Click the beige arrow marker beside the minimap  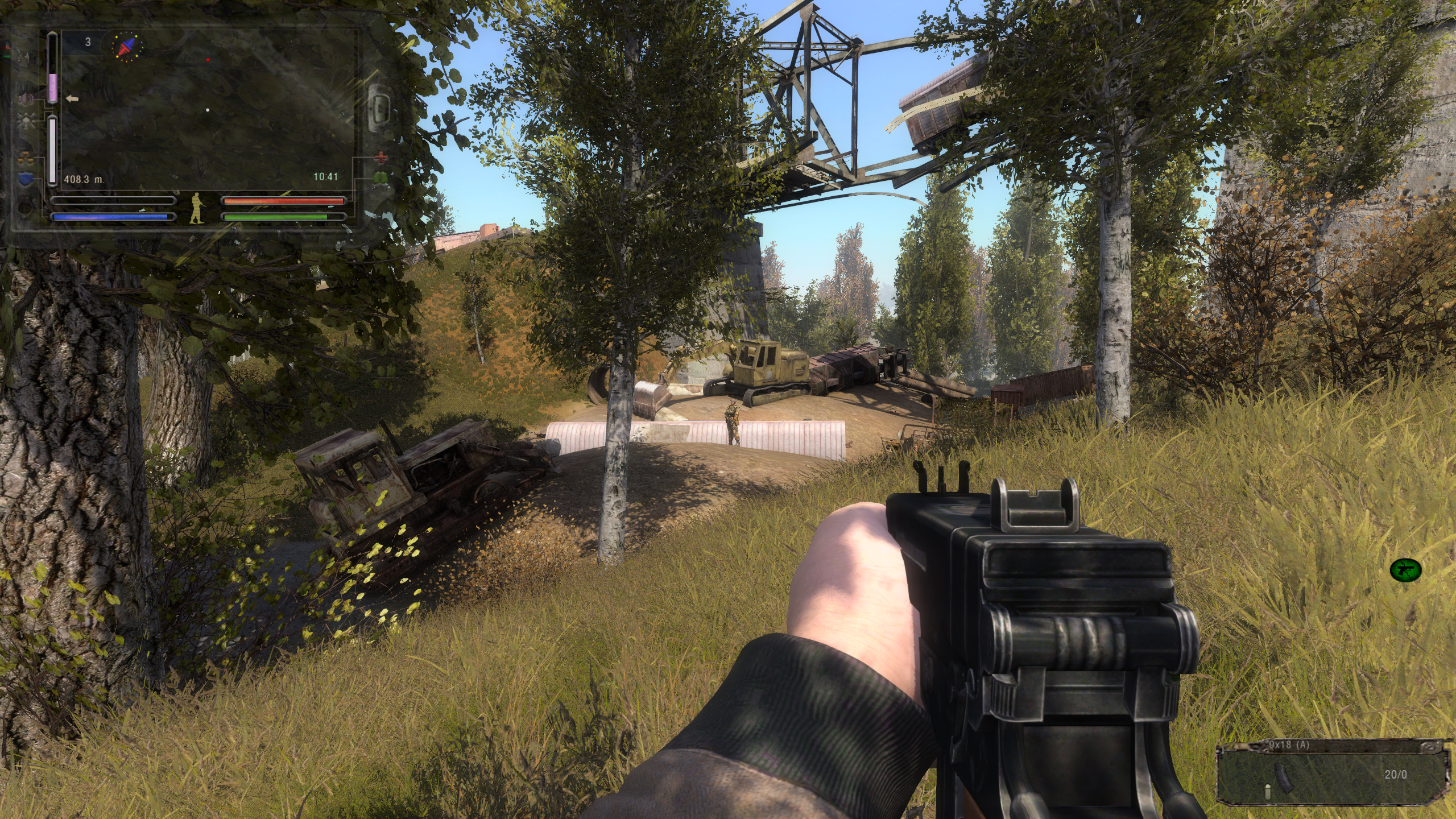click(72, 99)
